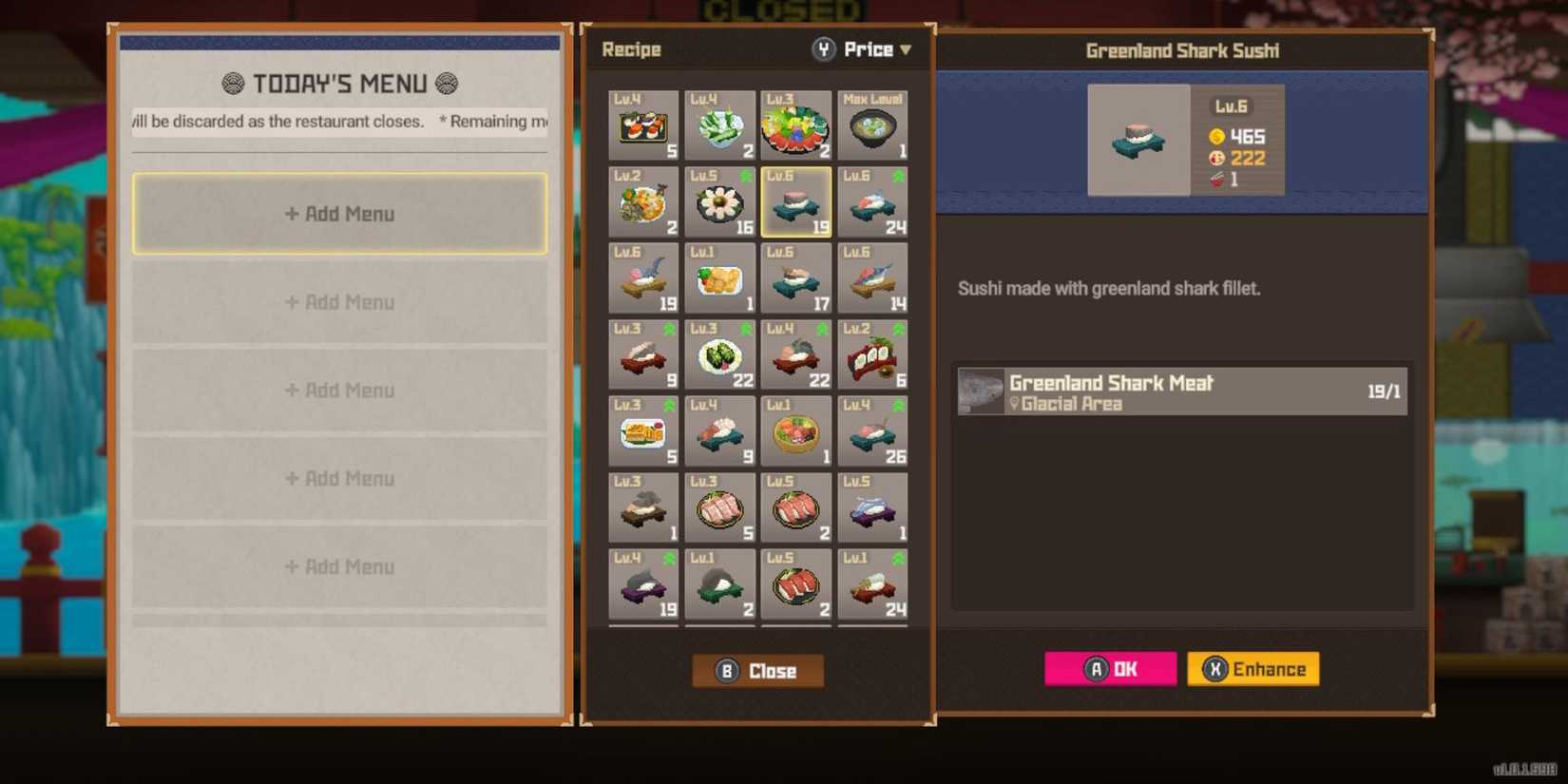Click the Today's Menu title banner

[339, 84]
